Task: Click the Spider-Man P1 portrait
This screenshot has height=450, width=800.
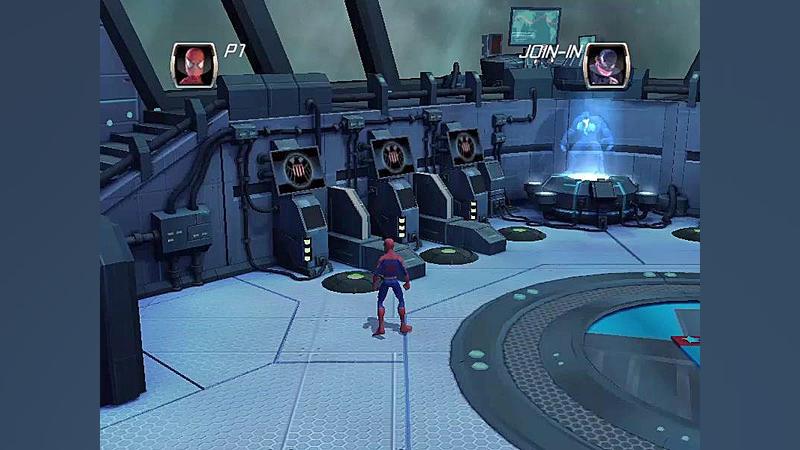Action: tap(194, 65)
